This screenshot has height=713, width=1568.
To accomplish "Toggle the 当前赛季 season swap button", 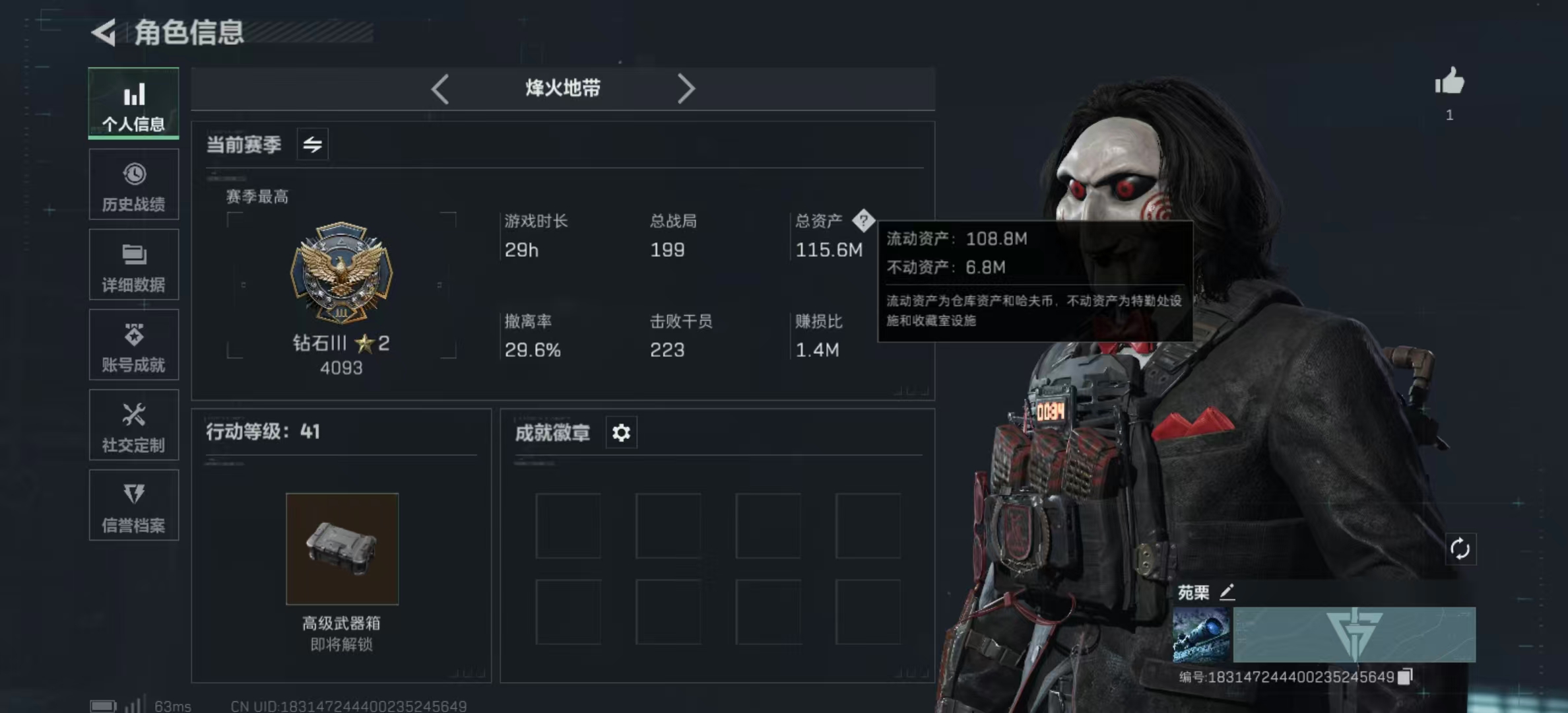I will click(x=312, y=144).
